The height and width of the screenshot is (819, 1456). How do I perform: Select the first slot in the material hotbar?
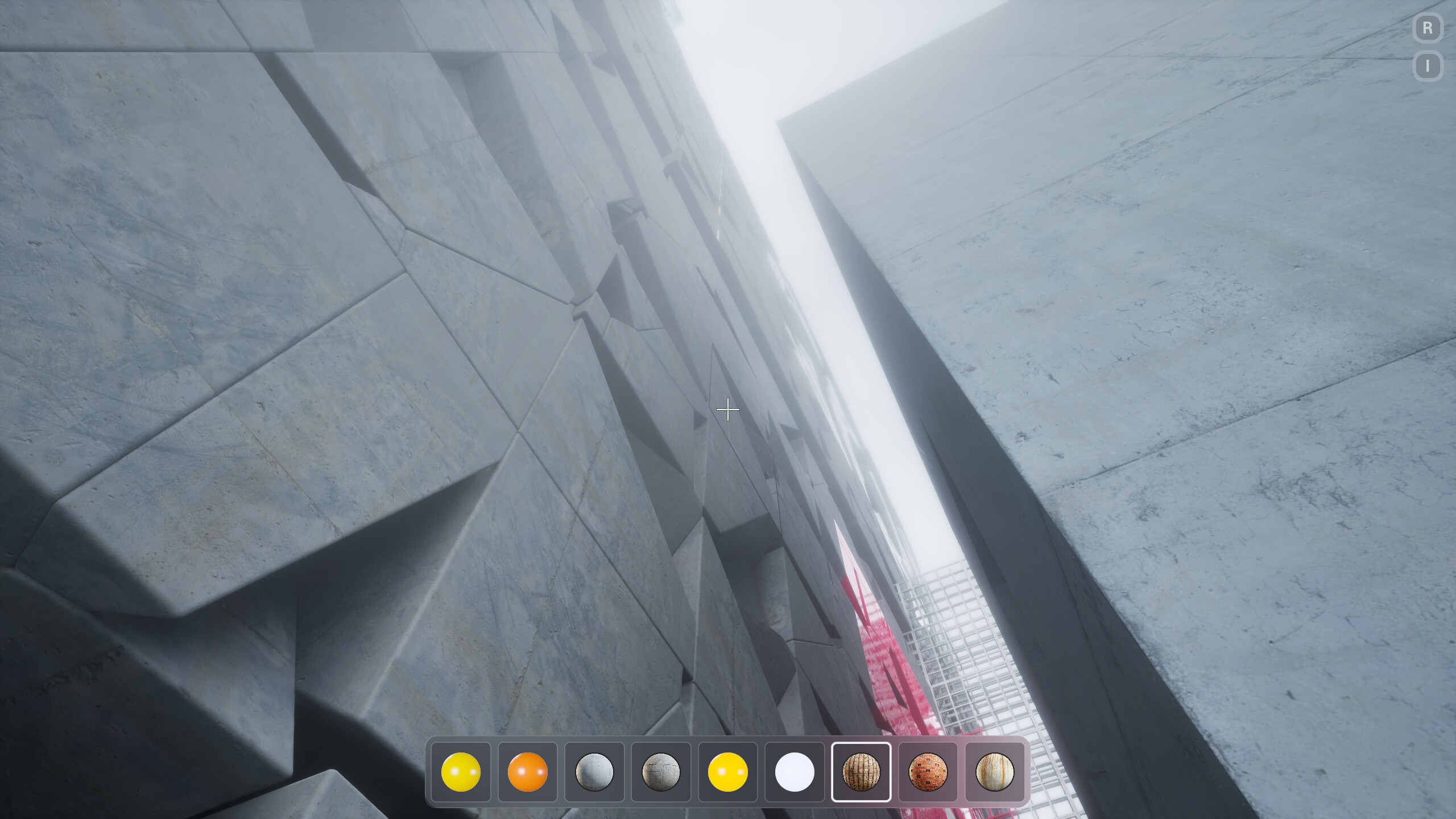click(462, 771)
